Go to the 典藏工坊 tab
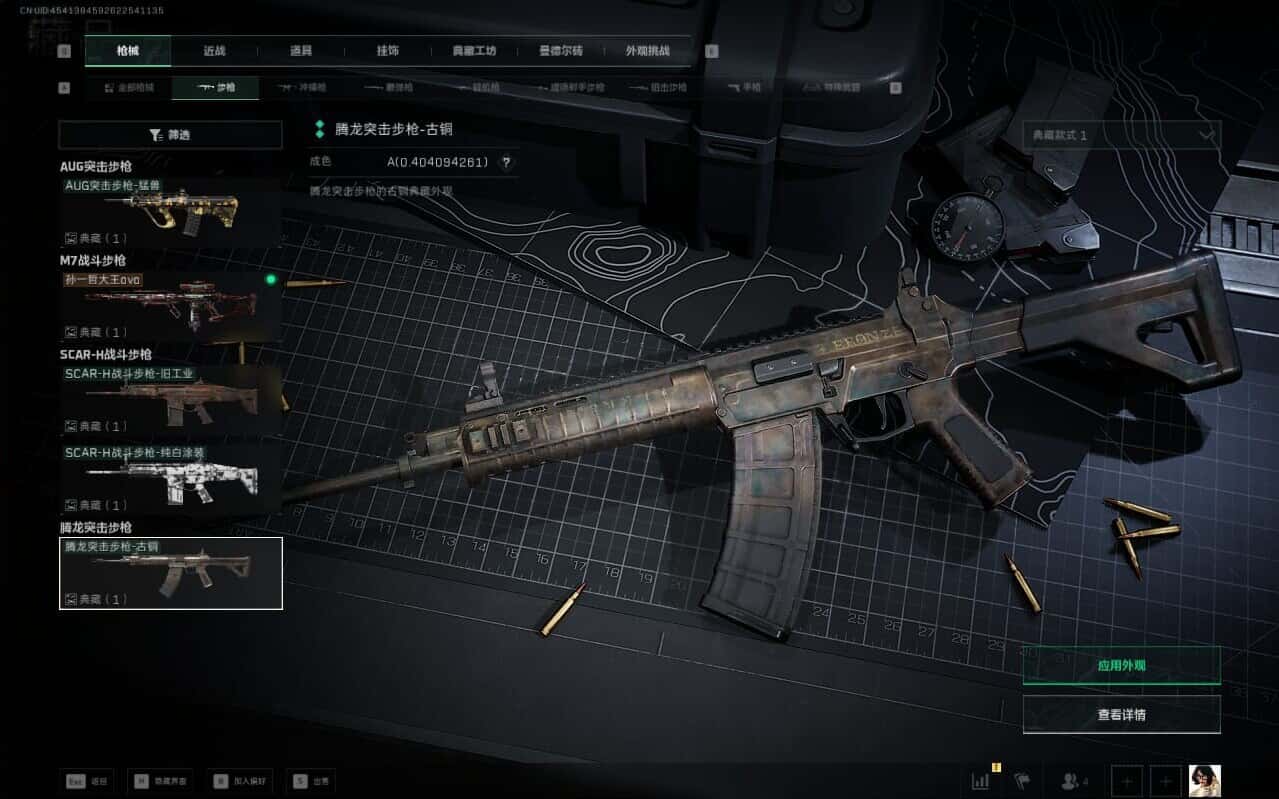 click(474, 51)
